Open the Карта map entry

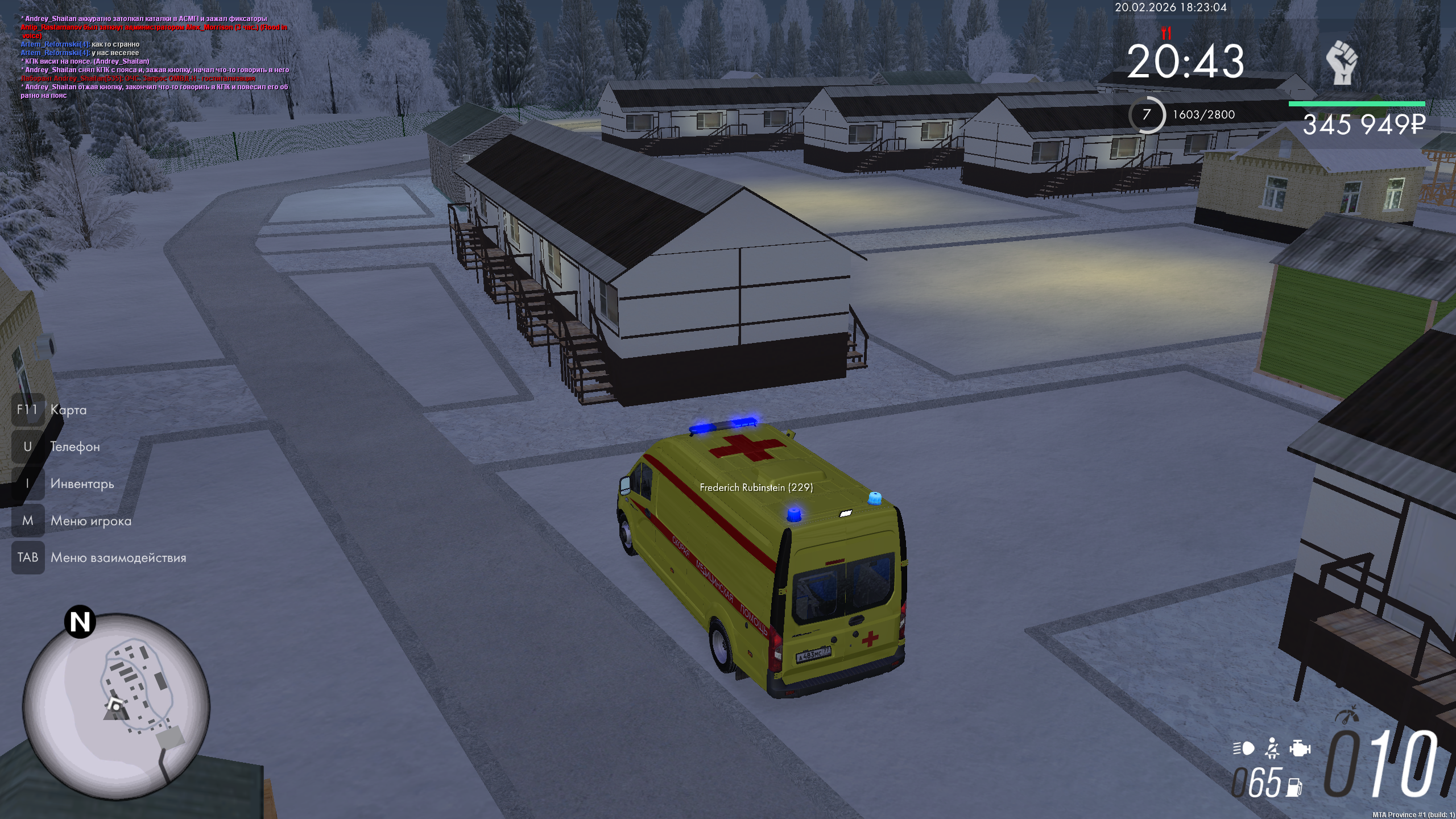click(x=68, y=409)
